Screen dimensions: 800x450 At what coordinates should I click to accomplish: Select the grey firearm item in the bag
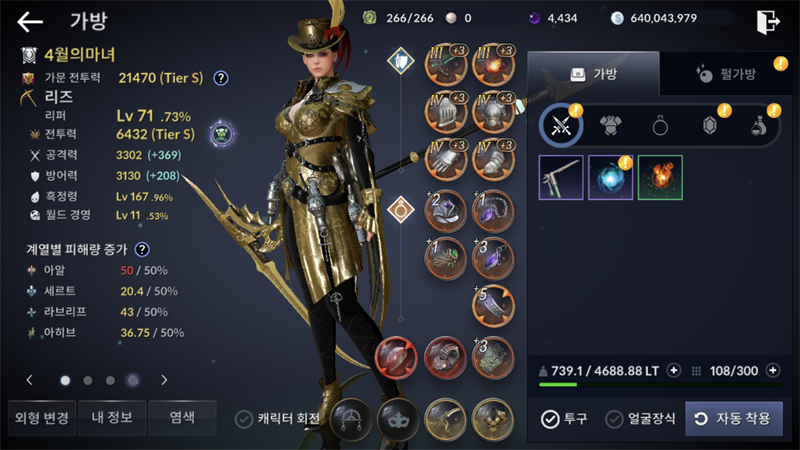click(561, 177)
